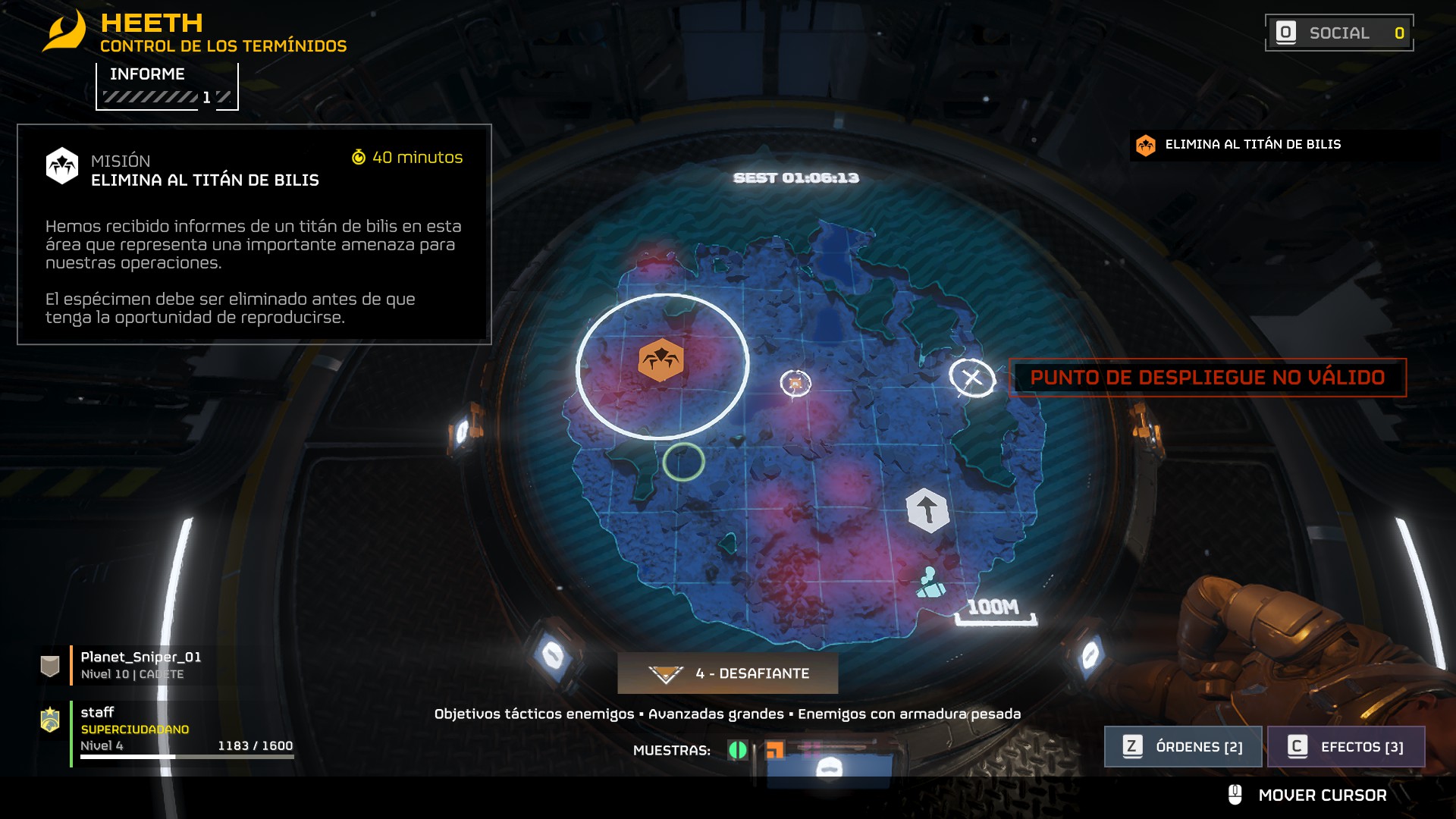Open the Órdenes panel
1456x819 pixels.
(x=1183, y=746)
